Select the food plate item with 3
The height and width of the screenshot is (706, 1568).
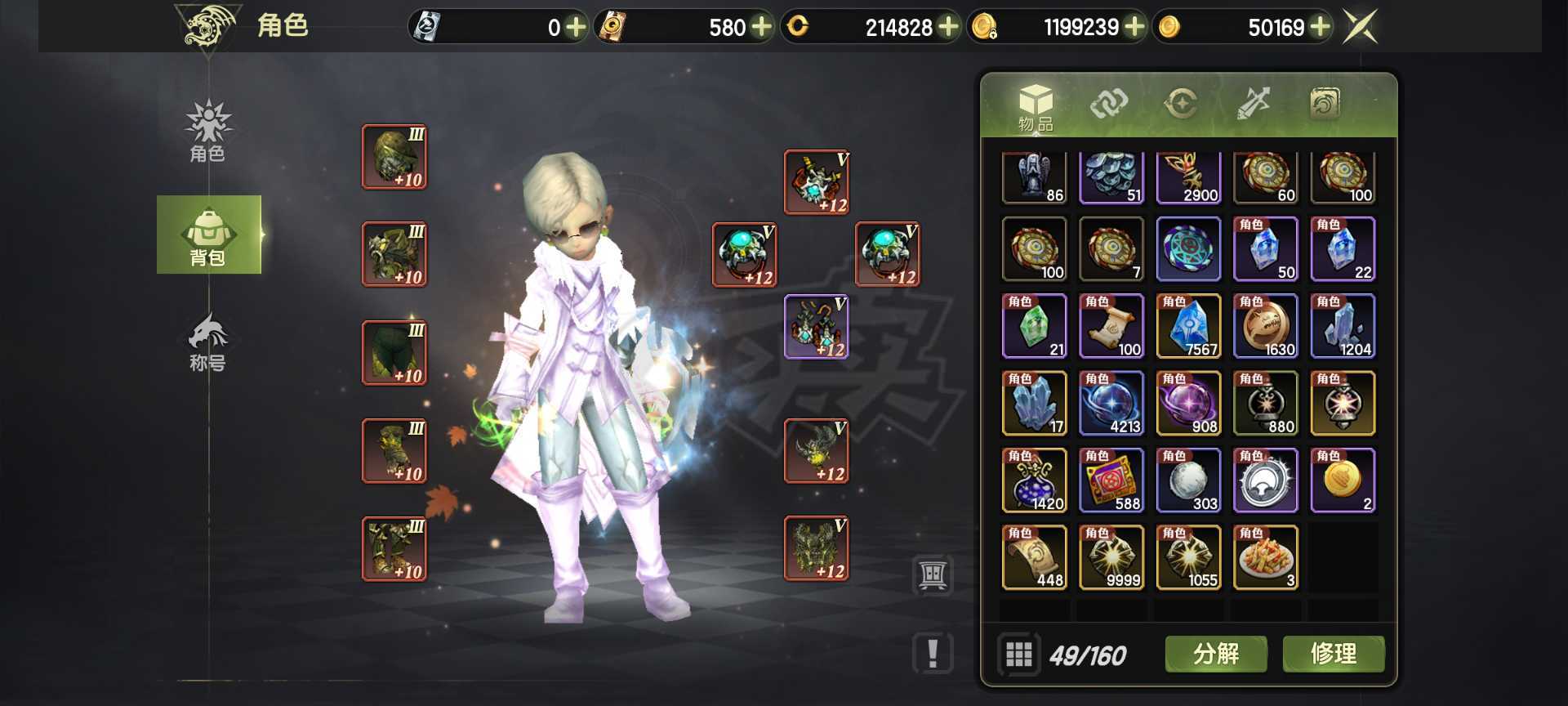pos(1265,557)
